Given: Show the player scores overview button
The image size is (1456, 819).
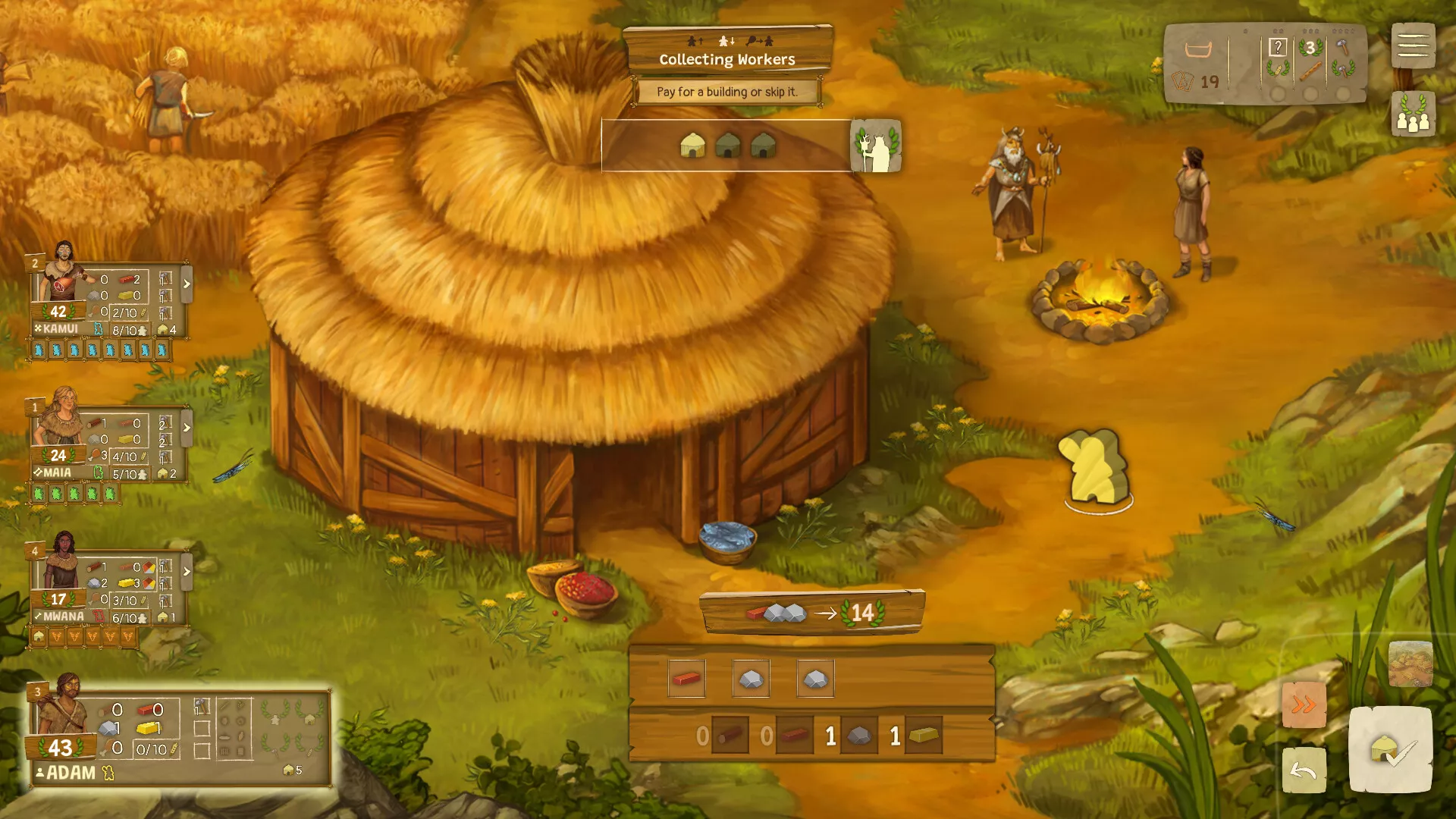Looking at the screenshot, I should coord(1413,115).
